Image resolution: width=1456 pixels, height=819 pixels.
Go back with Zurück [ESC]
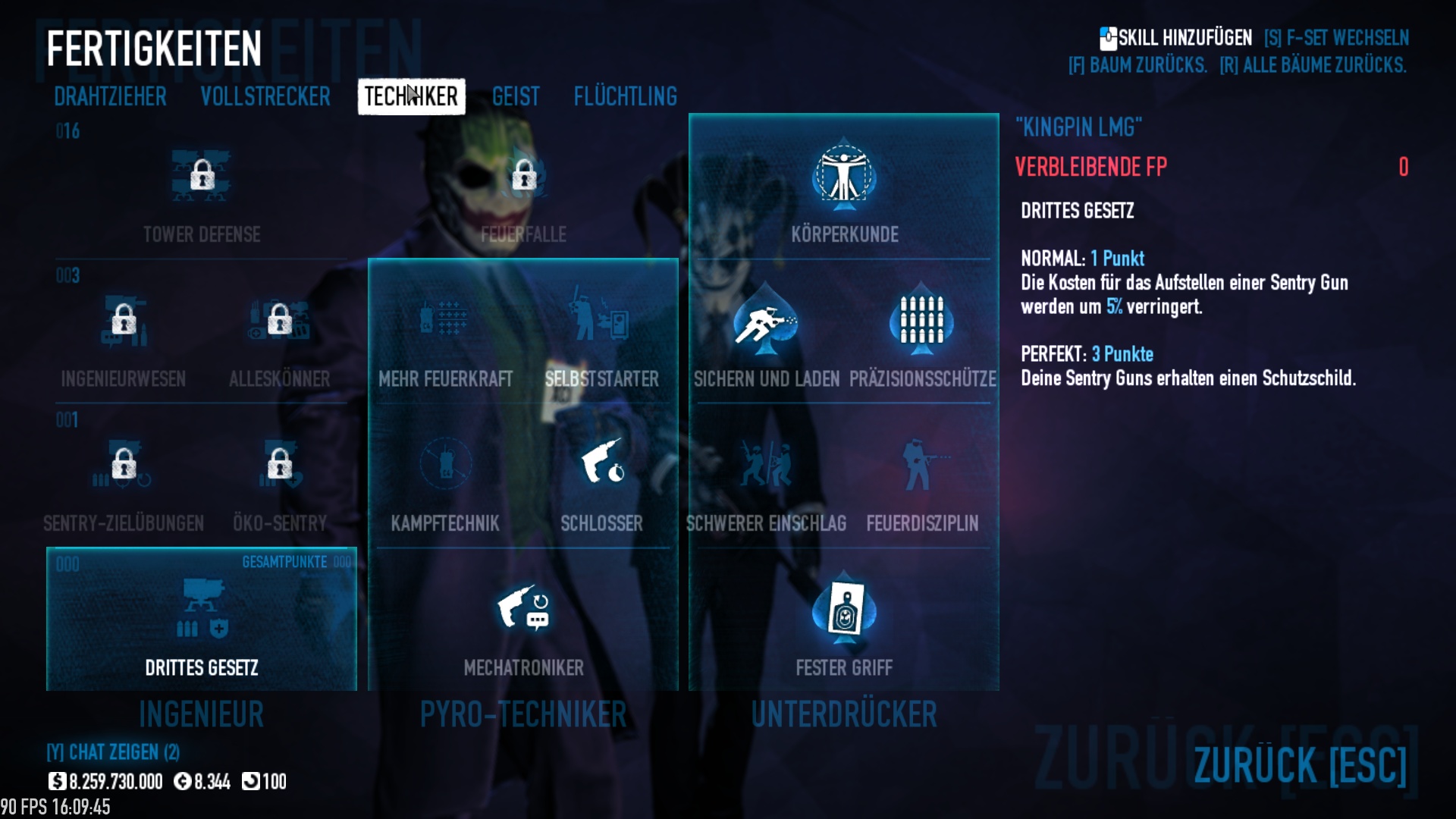[1299, 764]
